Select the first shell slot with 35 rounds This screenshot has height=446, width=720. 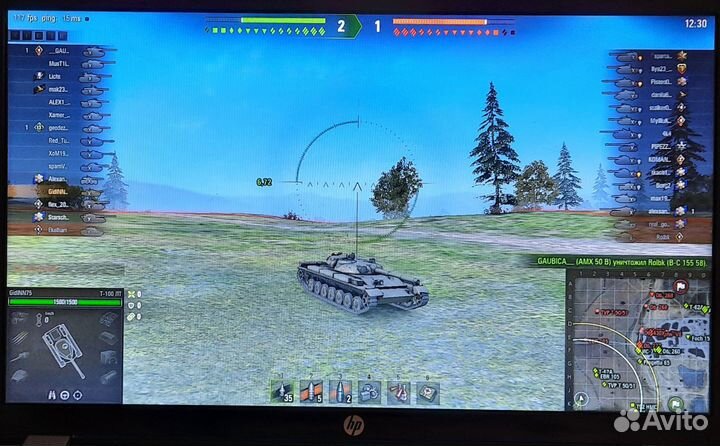283,390
